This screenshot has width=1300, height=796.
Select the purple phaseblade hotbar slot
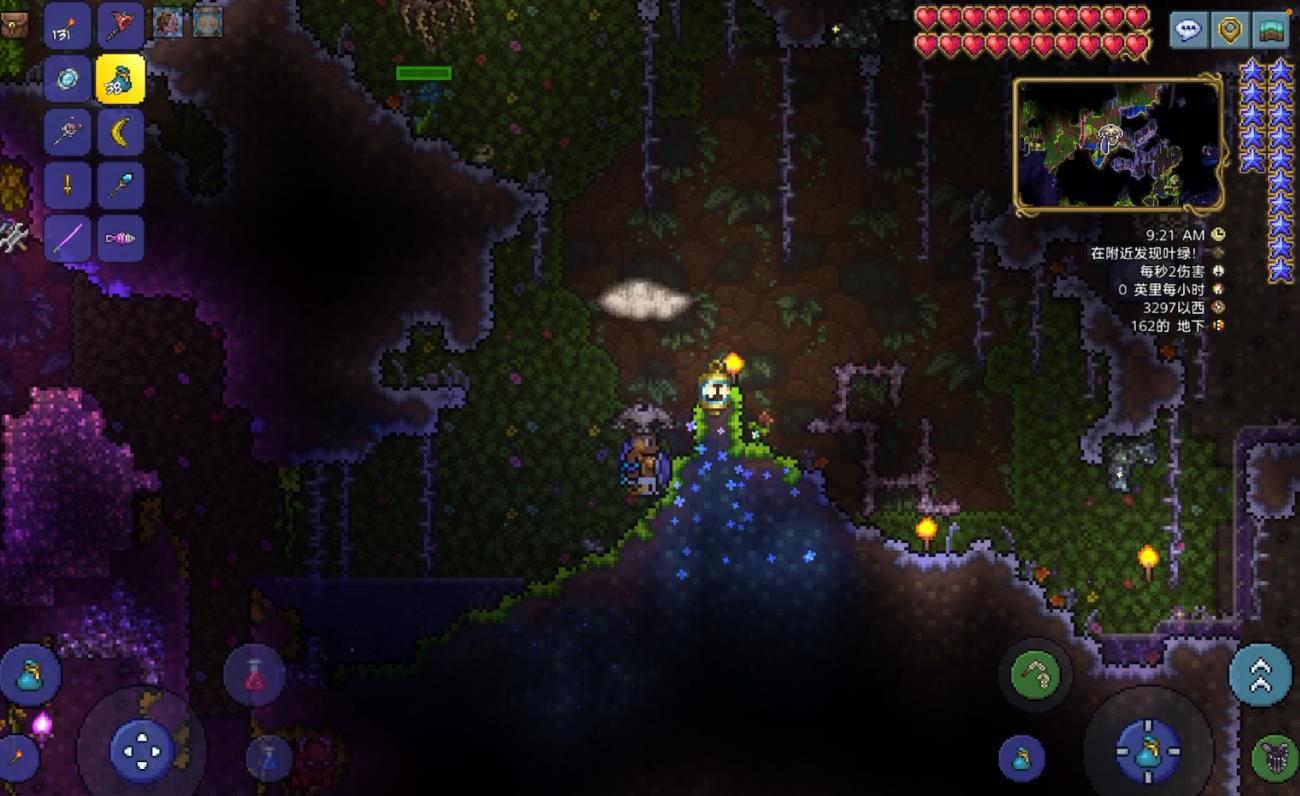click(68, 238)
